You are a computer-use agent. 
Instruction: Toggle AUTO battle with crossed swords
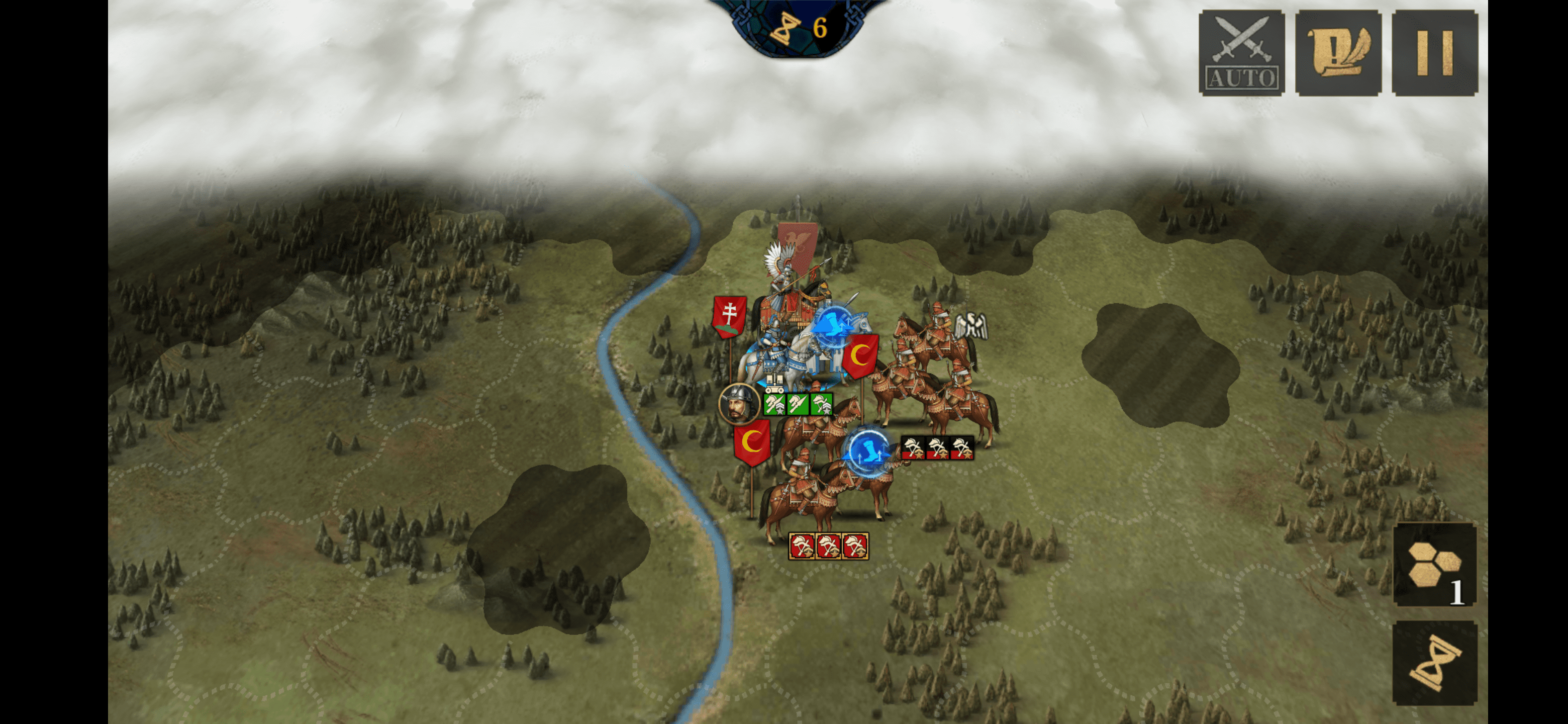[1241, 52]
